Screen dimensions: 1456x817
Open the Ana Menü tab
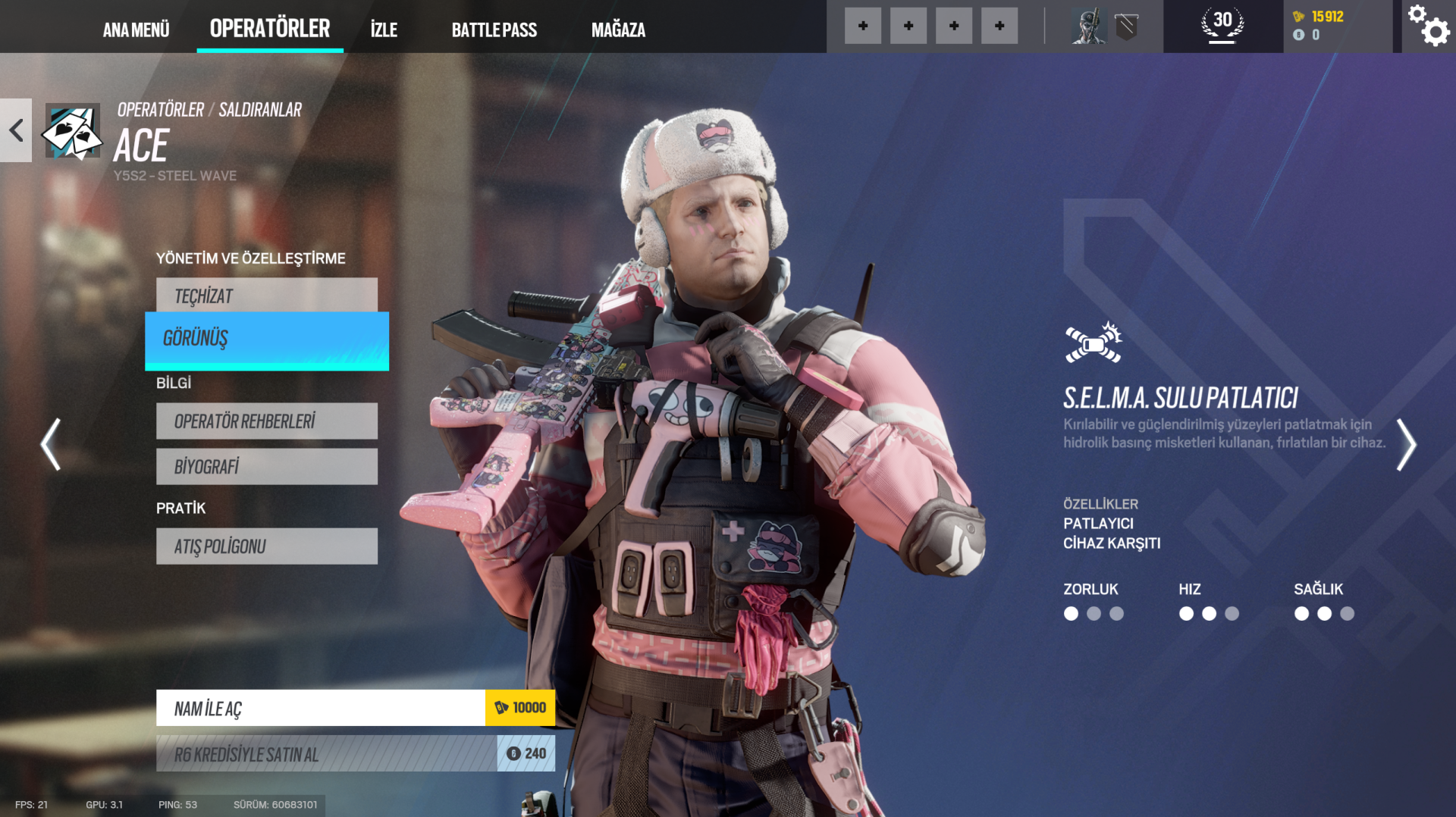tap(136, 30)
